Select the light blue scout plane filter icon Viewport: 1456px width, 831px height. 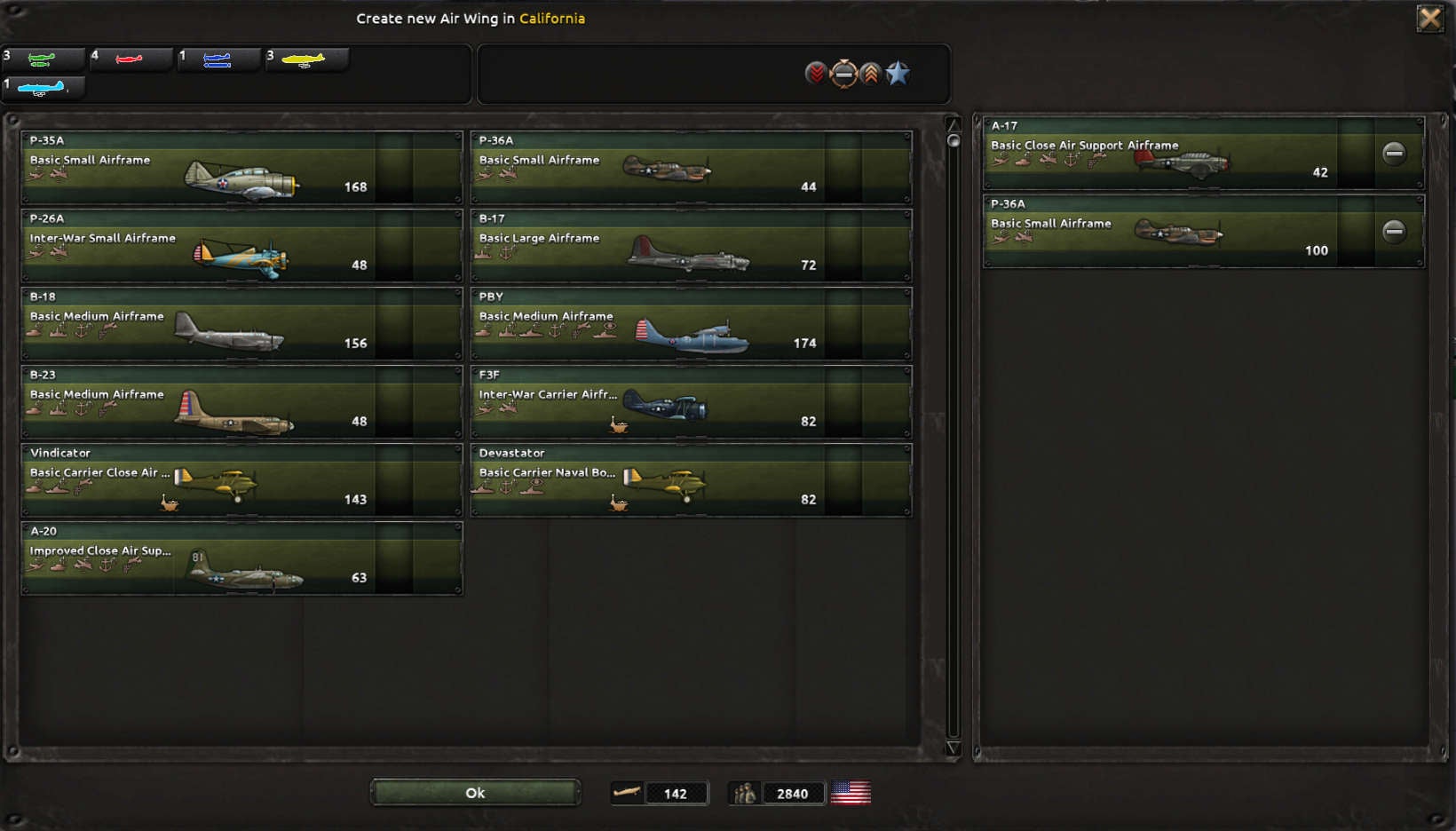(x=43, y=87)
